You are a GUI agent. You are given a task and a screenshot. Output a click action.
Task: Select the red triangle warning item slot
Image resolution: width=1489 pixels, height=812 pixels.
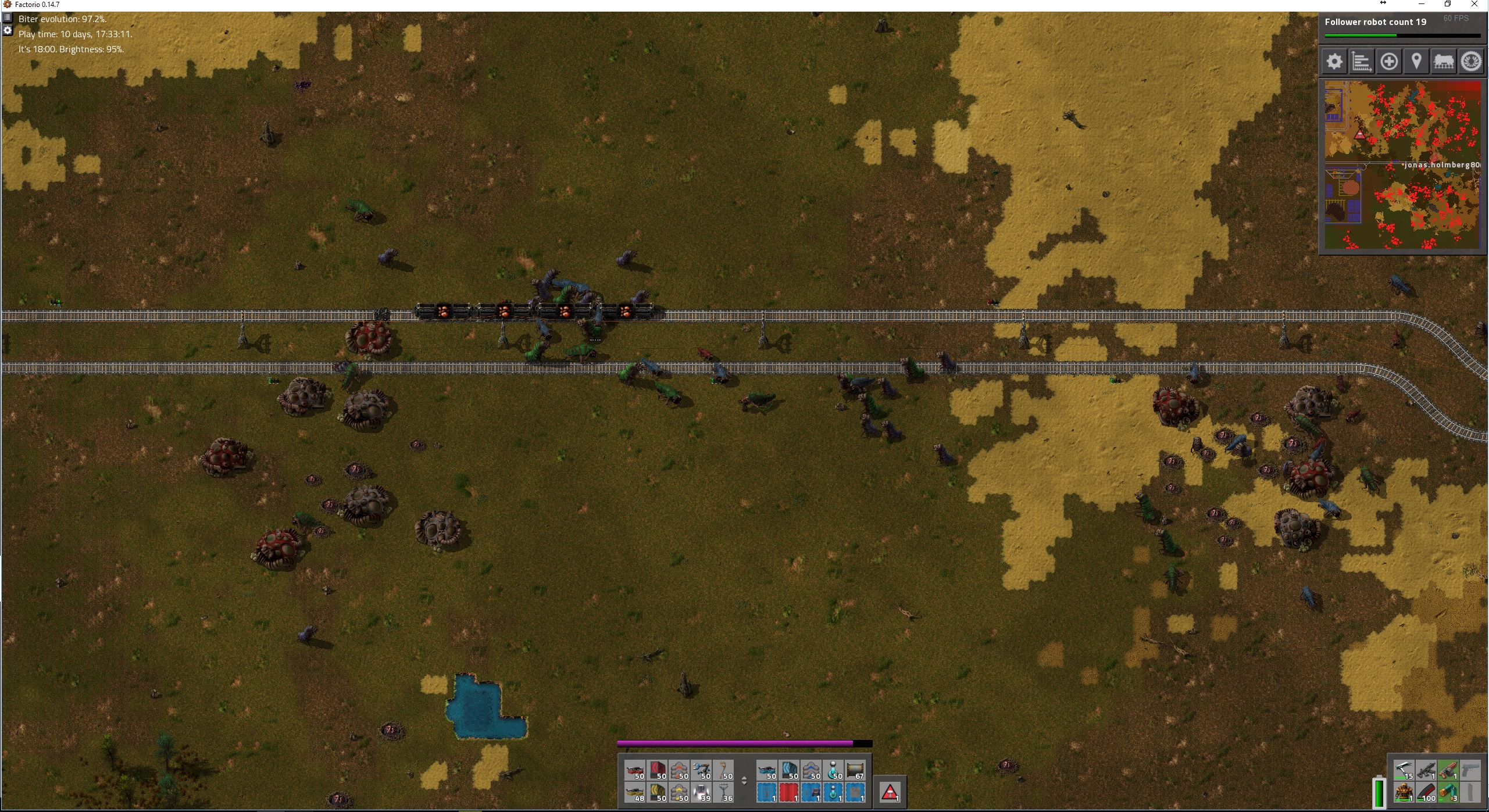(890, 792)
